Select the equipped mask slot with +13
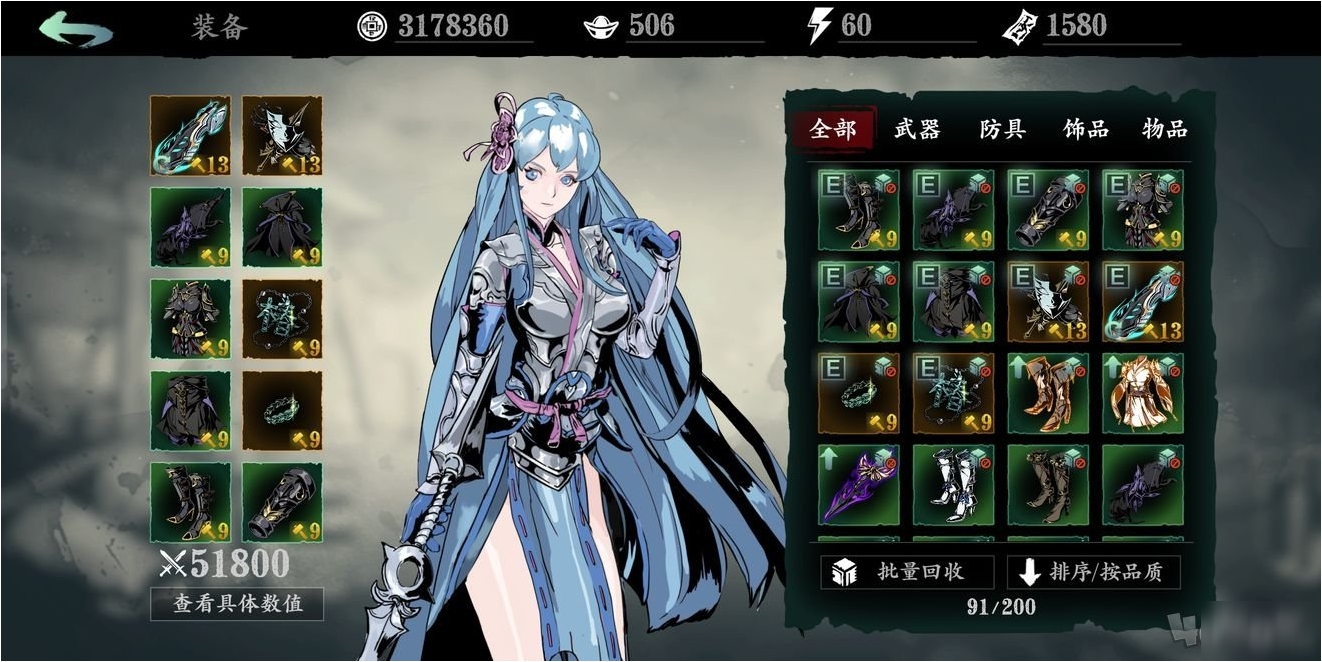This screenshot has width=1322, height=662. [282, 135]
